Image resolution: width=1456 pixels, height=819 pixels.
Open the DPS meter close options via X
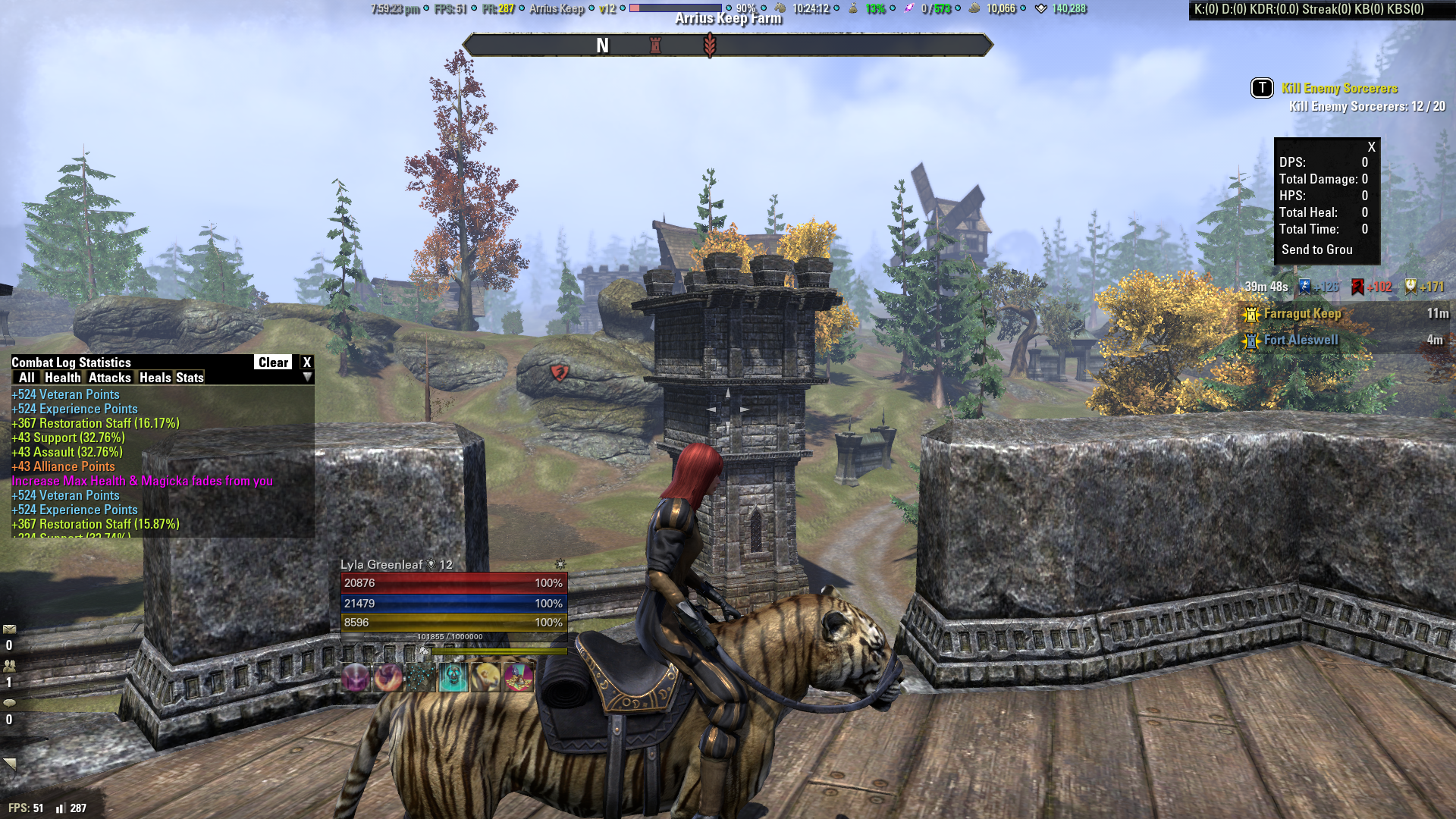click(x=1370, y=146)
